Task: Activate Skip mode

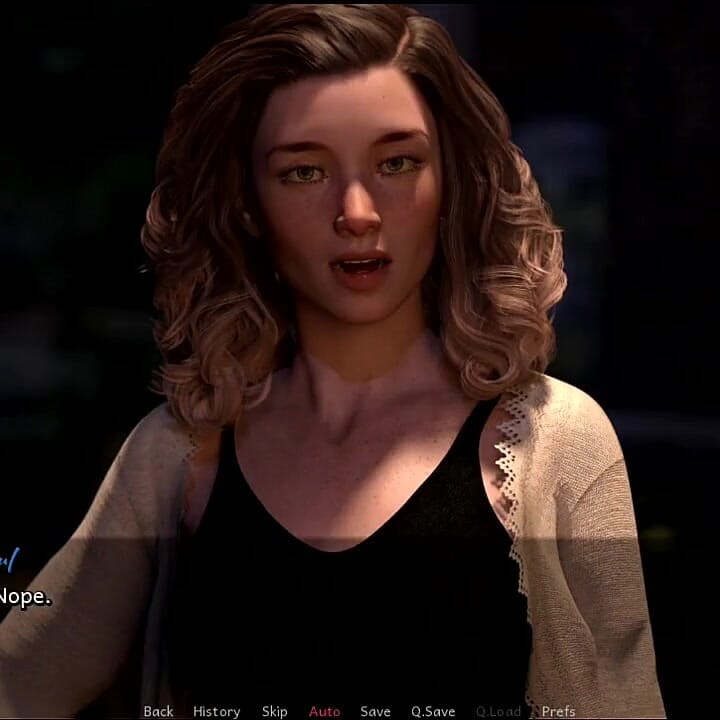Action: click(x=274, y=711)
